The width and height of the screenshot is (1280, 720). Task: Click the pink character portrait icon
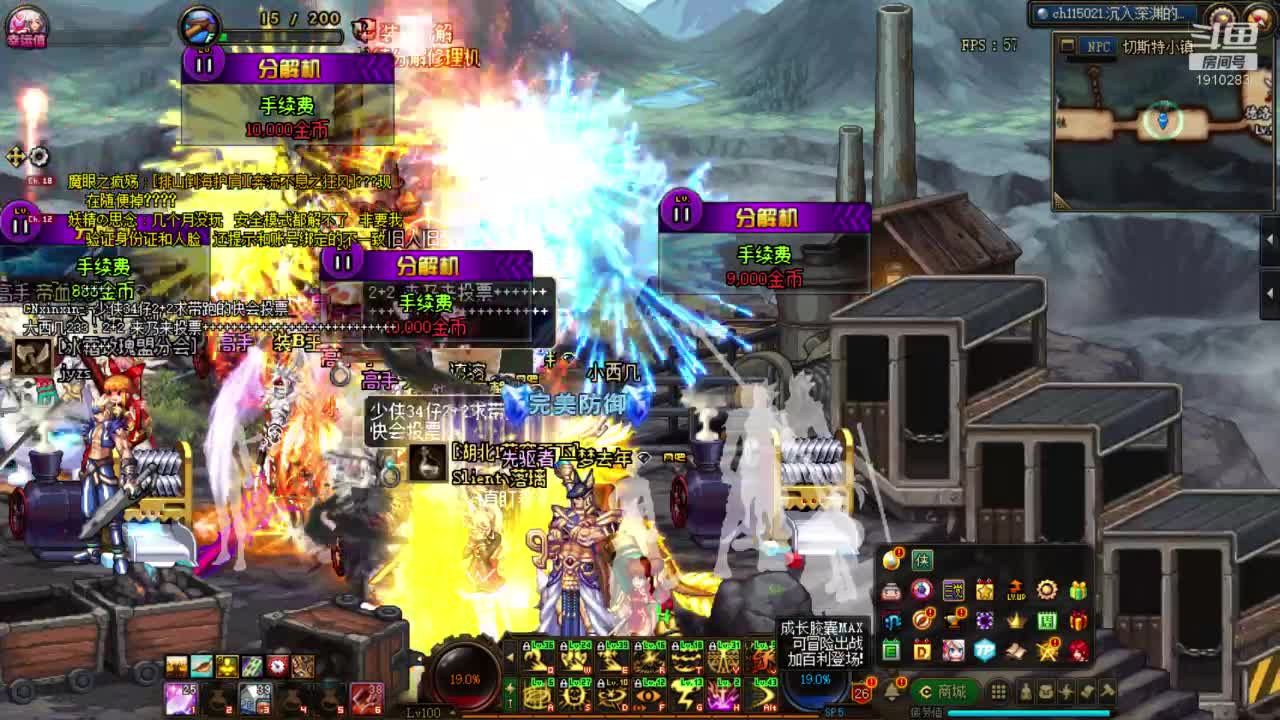click(x=24, y=24)
